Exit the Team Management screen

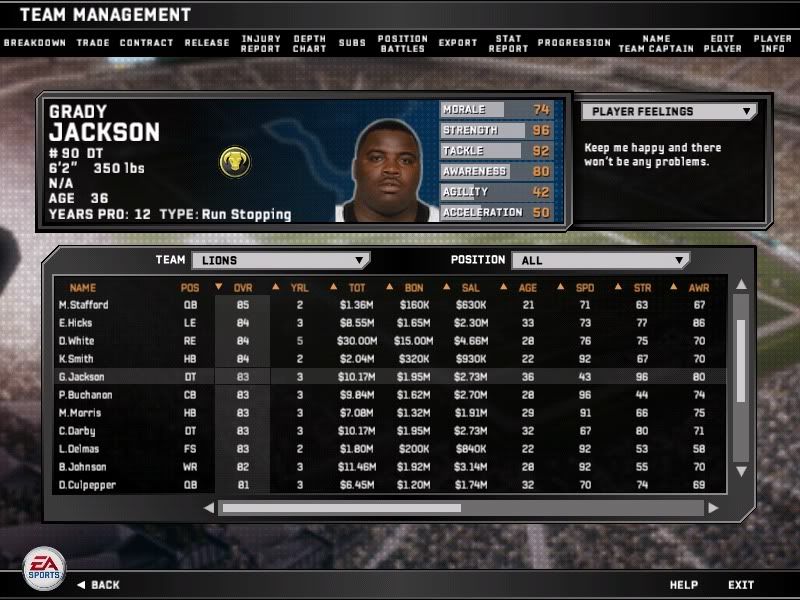(x=741, y=584)
